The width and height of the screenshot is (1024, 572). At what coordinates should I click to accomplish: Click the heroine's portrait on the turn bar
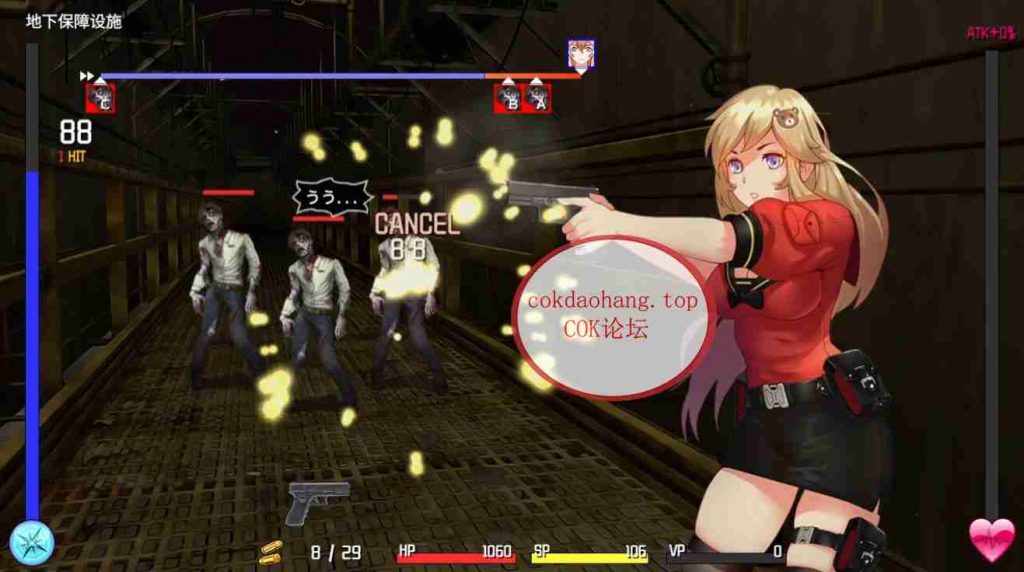pos(581,53)
